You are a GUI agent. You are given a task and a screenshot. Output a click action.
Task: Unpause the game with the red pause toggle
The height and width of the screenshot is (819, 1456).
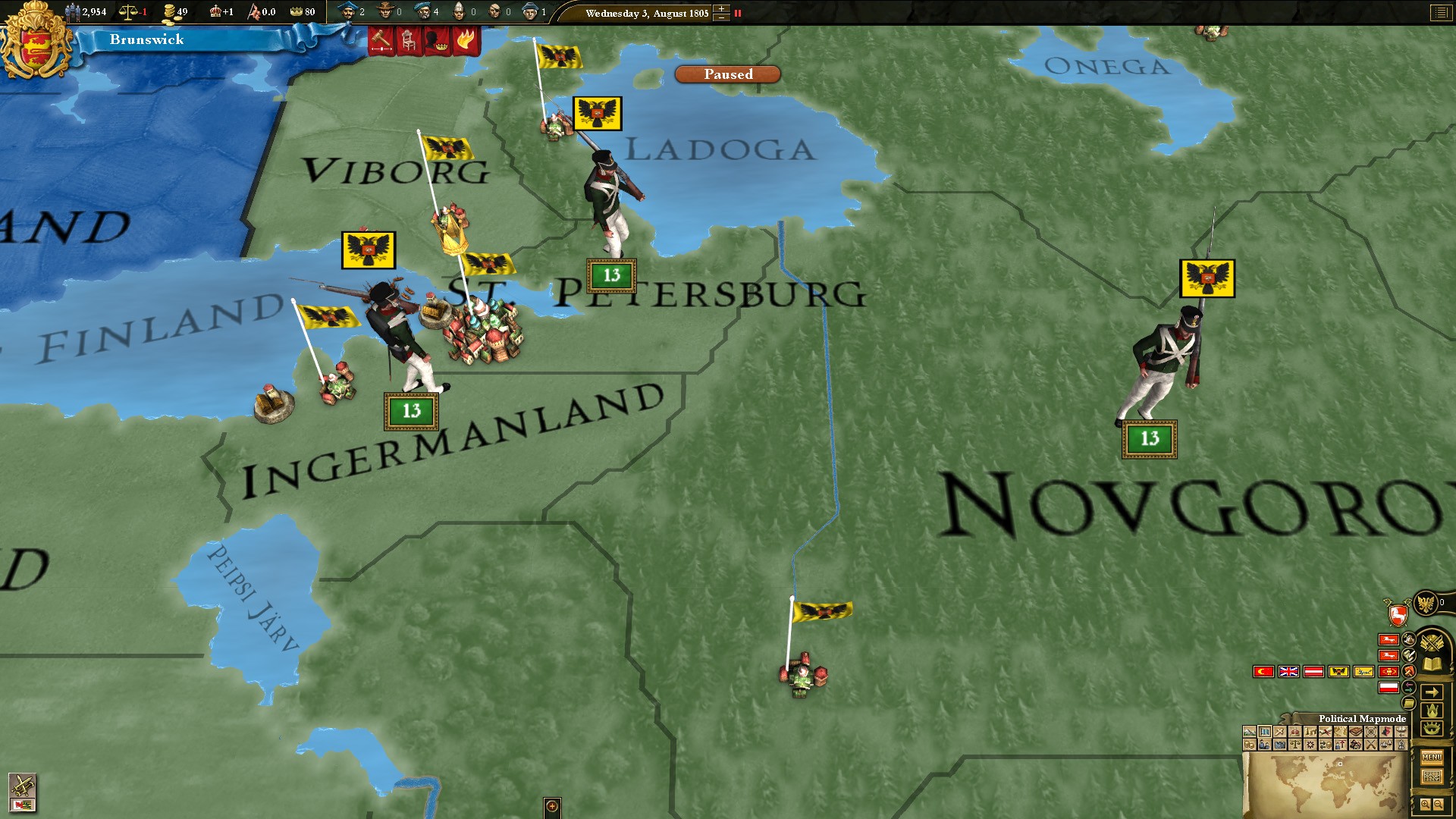pyautogui.click(x=738, y=13)
